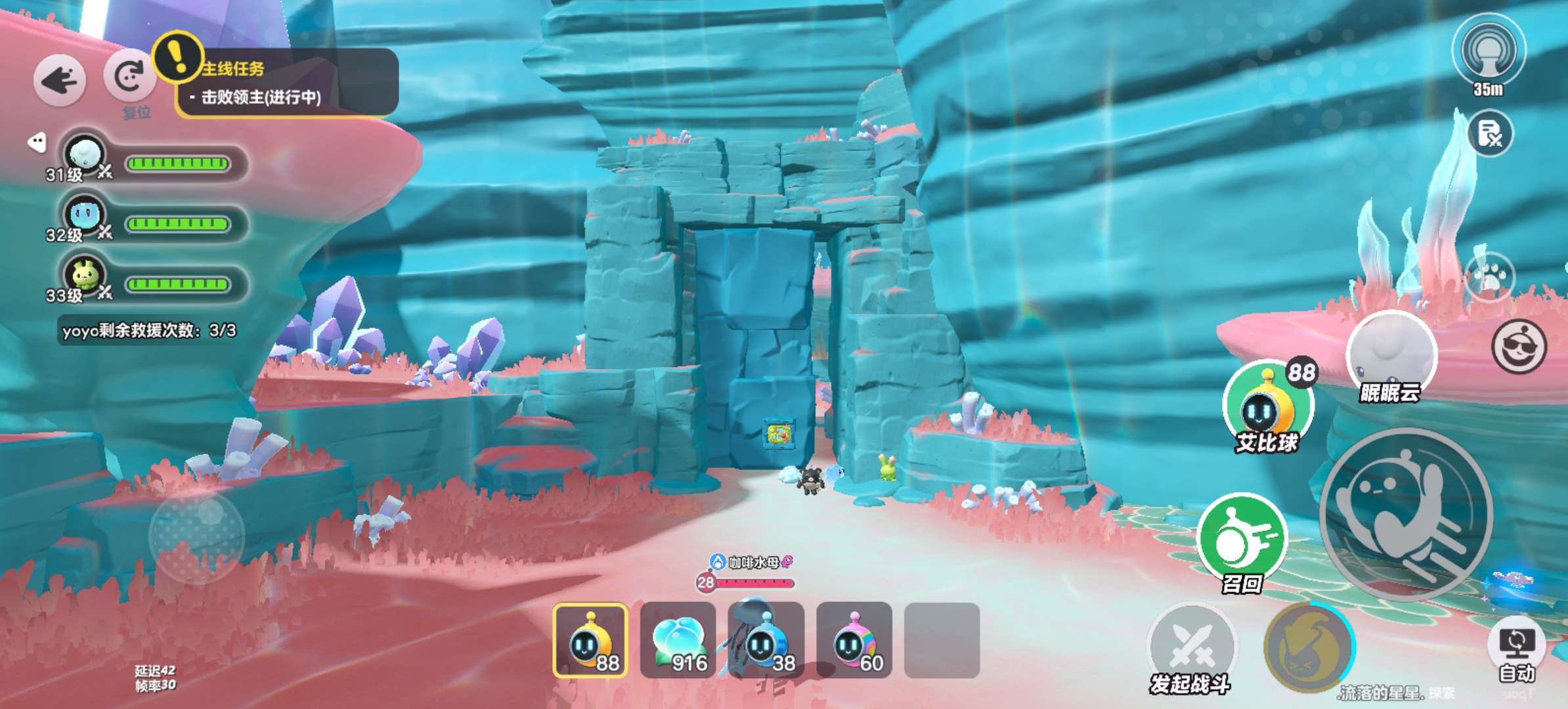1568x709 pixels.
Task: Switch to the 眠眠云 pet
Action: 1391,354
